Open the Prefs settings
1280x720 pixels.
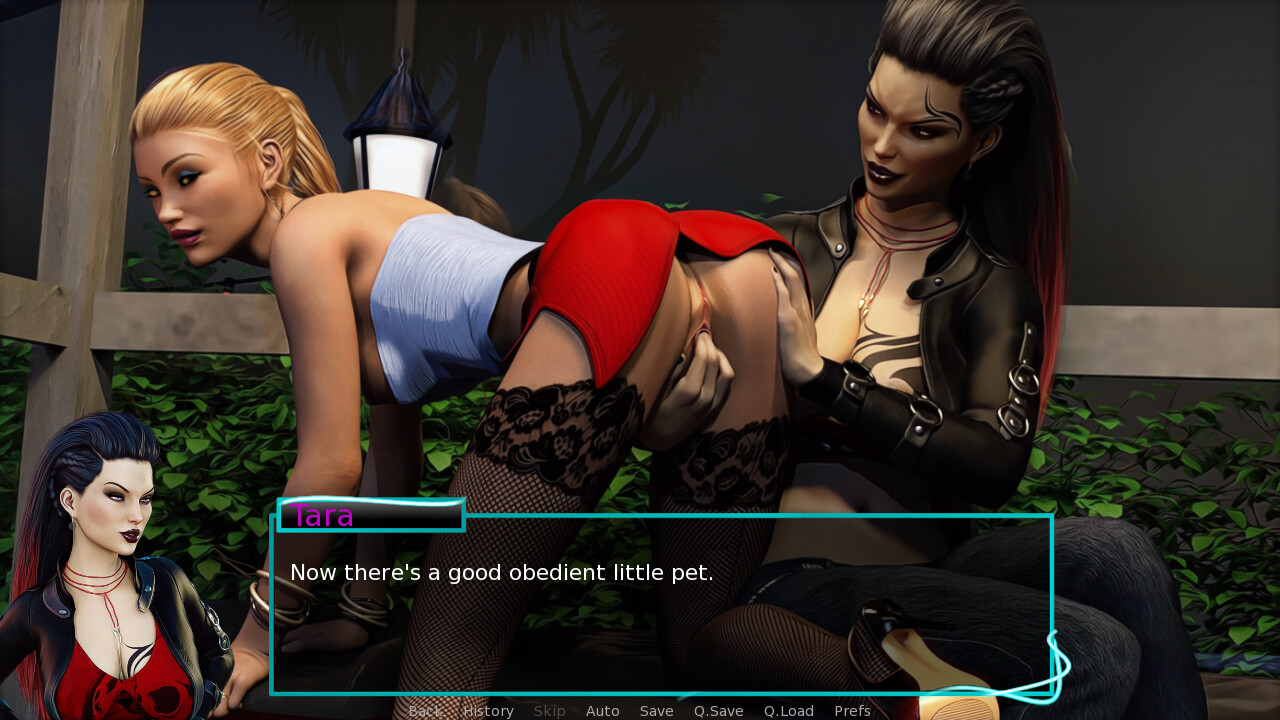852,711
